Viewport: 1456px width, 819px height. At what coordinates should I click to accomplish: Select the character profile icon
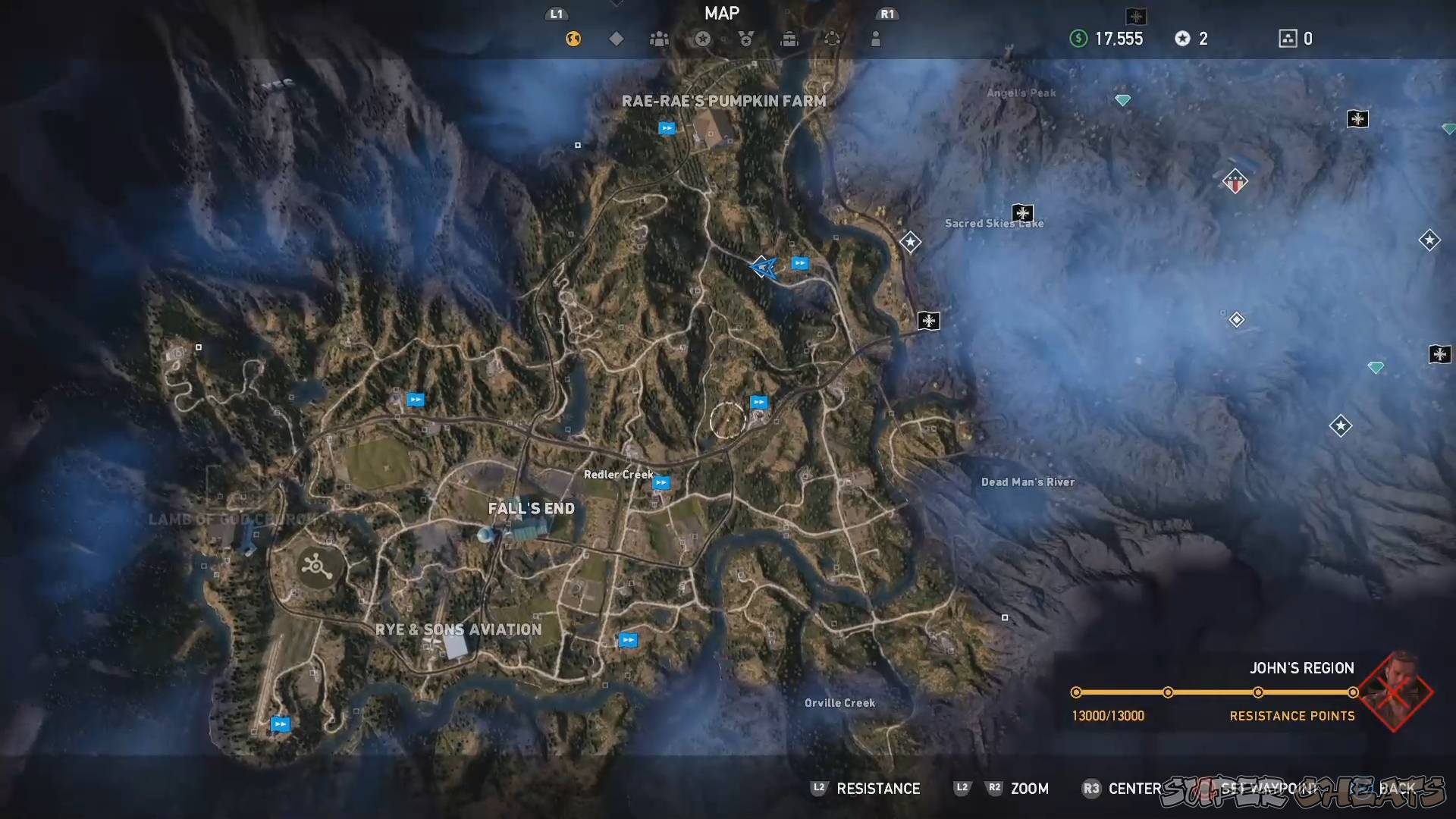[876, 39]
